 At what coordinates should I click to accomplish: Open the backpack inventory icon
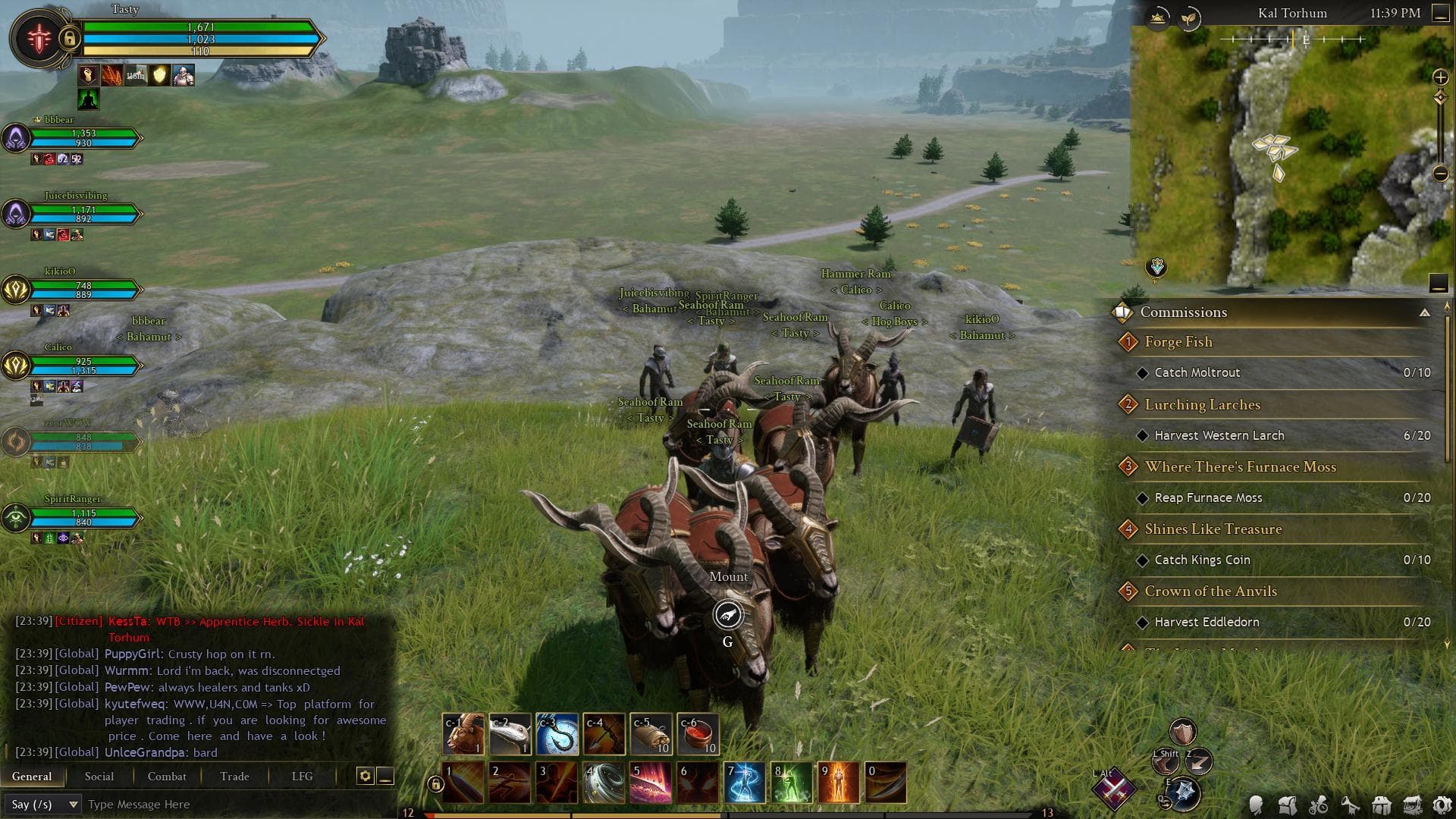[x=1287, y=805]
